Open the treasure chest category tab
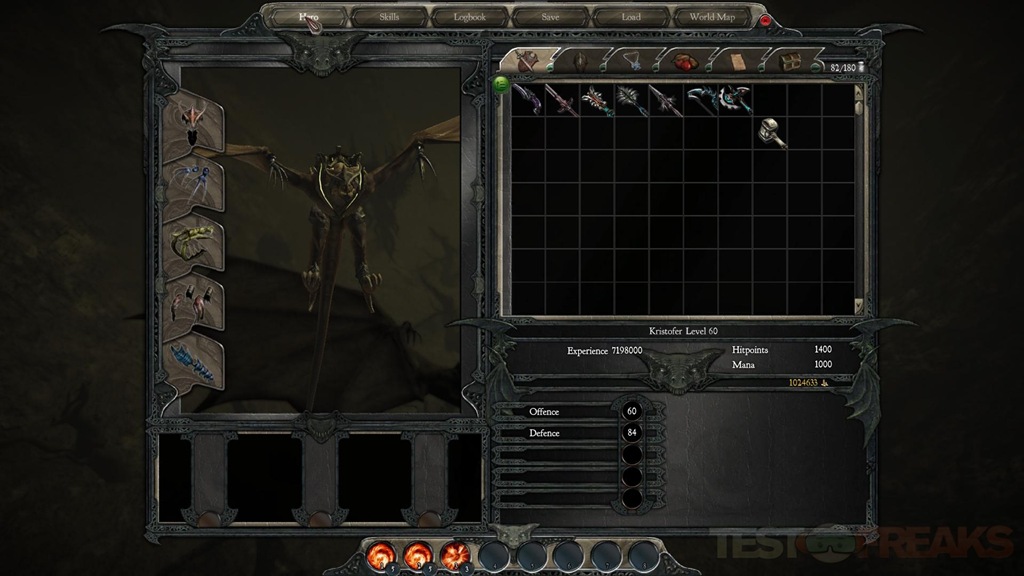Viewport: 1024px width, 576px height. click(x=791, y=61)
